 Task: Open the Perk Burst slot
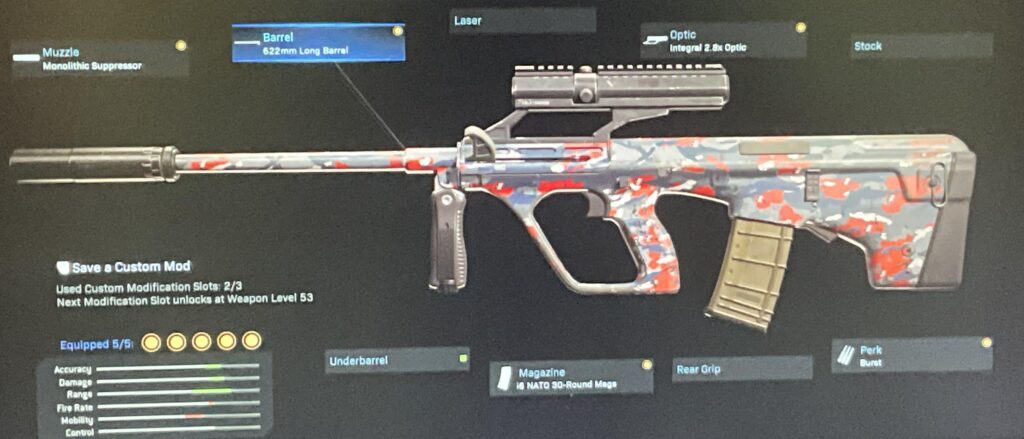click(911, 355)
